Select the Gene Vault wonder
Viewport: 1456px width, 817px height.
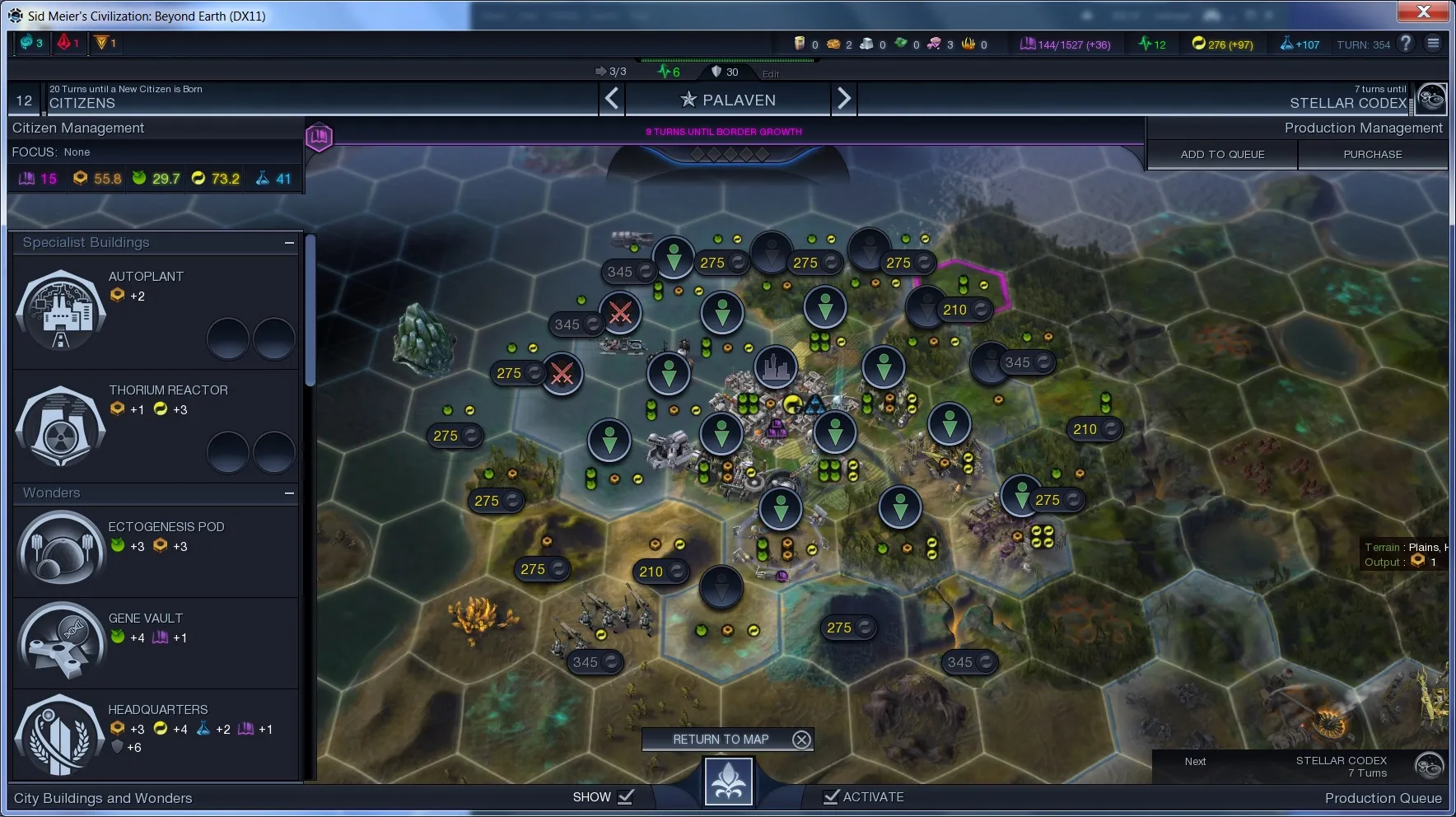point(61,641)
